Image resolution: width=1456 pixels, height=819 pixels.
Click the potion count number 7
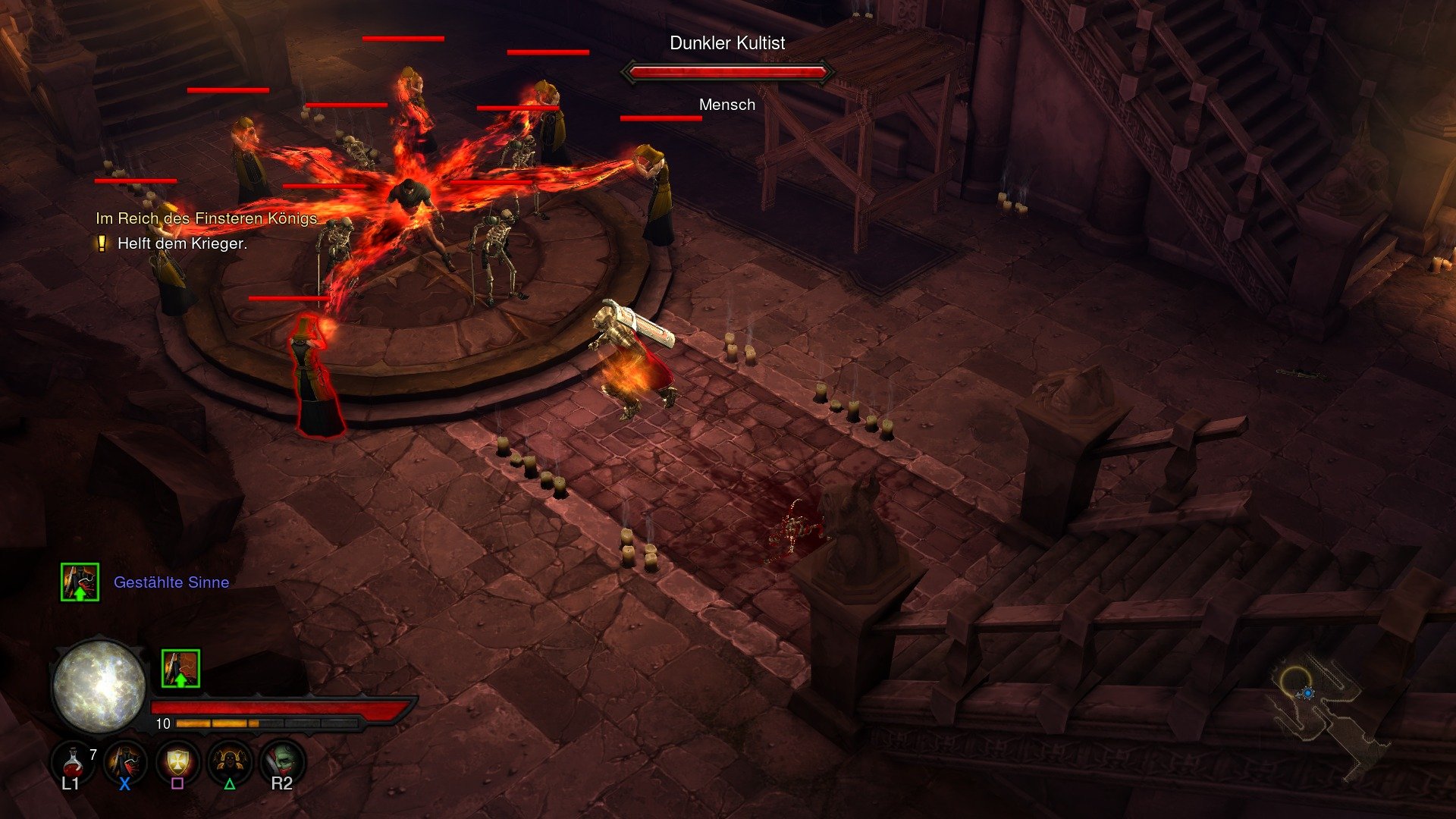coord(93,755)
